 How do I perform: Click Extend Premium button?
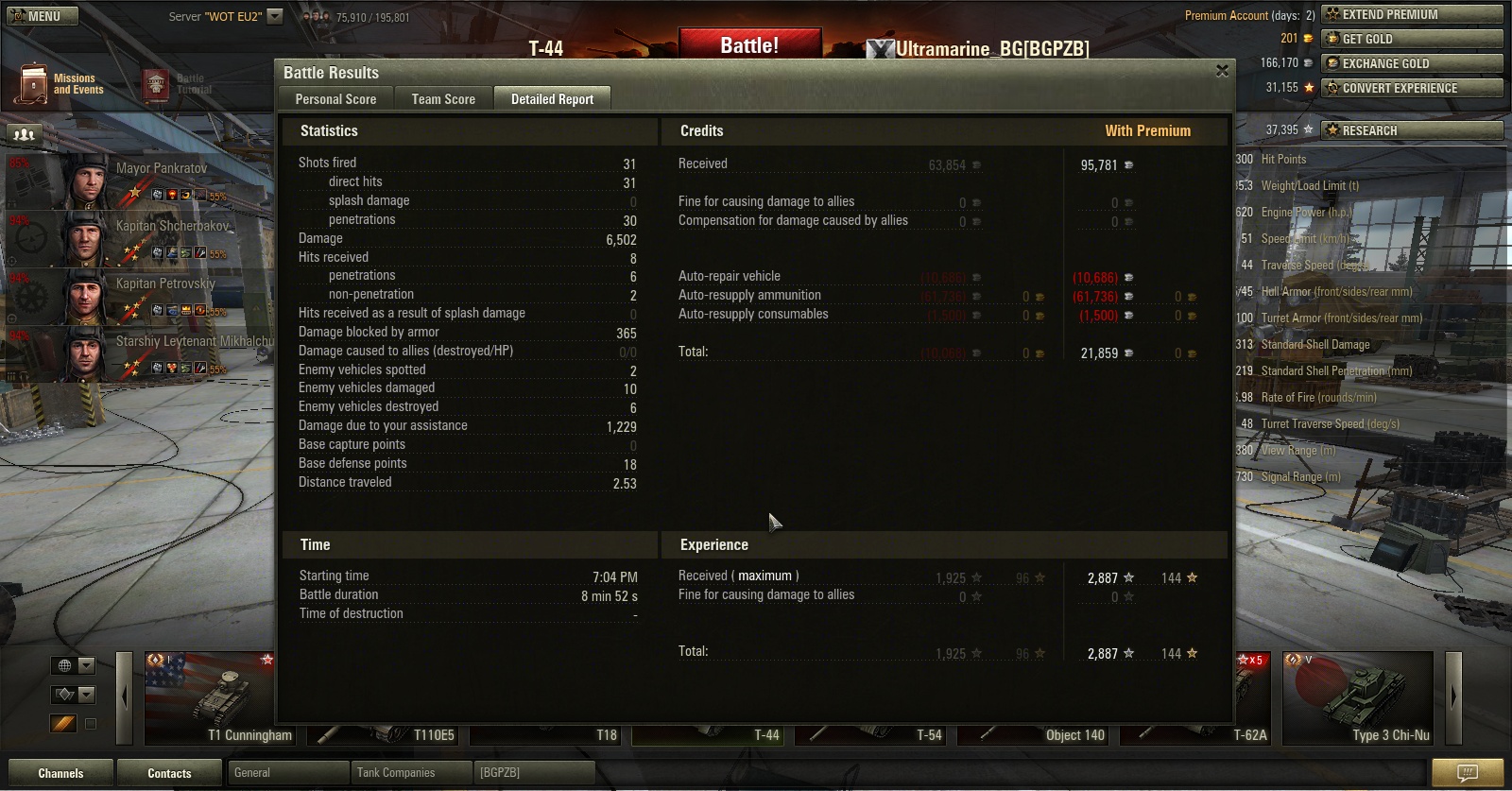pos(1411,14)
